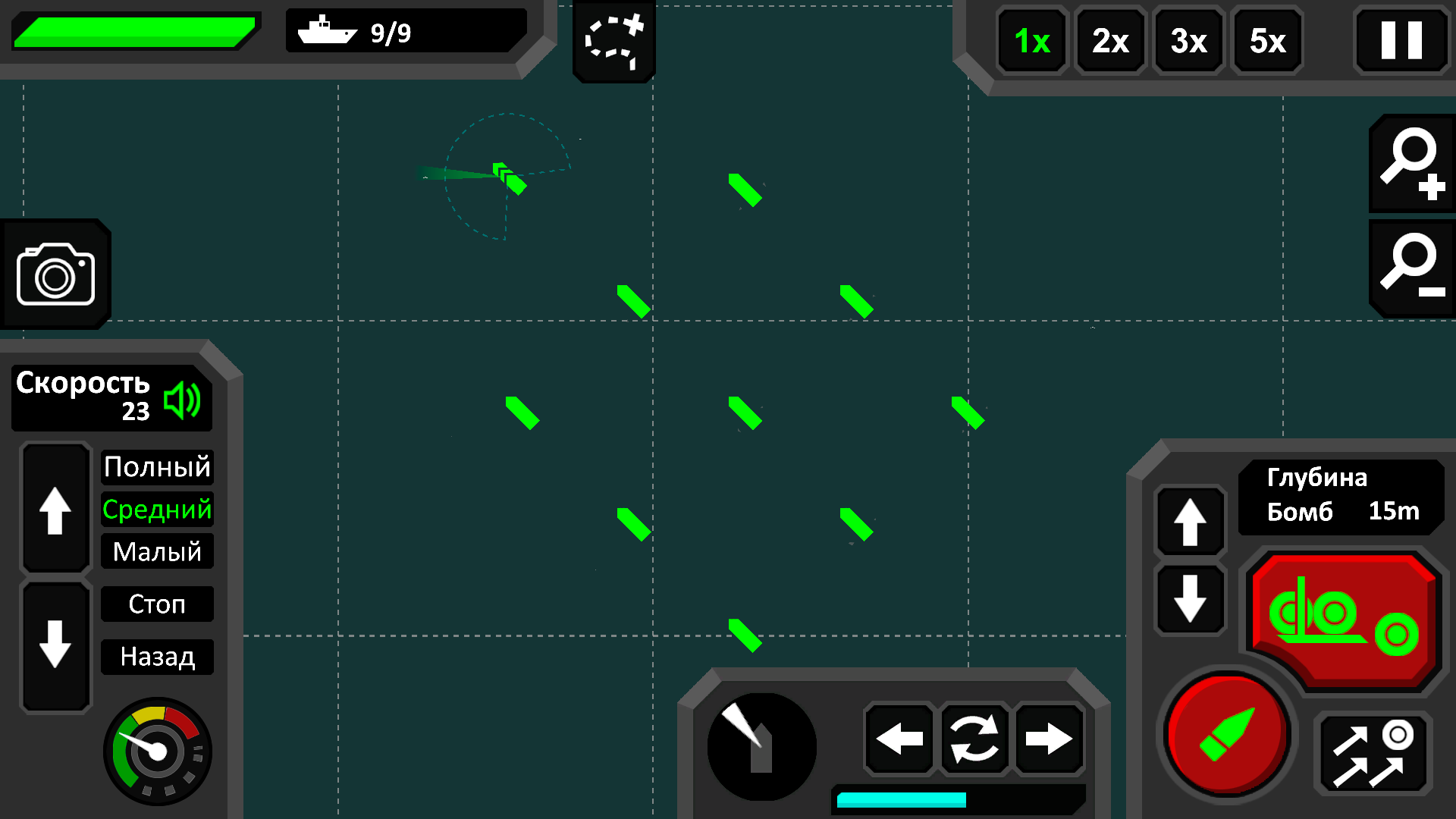Select the Средний speed setting
Viewport: 1456px width, 819px height.
coord(157,510)
